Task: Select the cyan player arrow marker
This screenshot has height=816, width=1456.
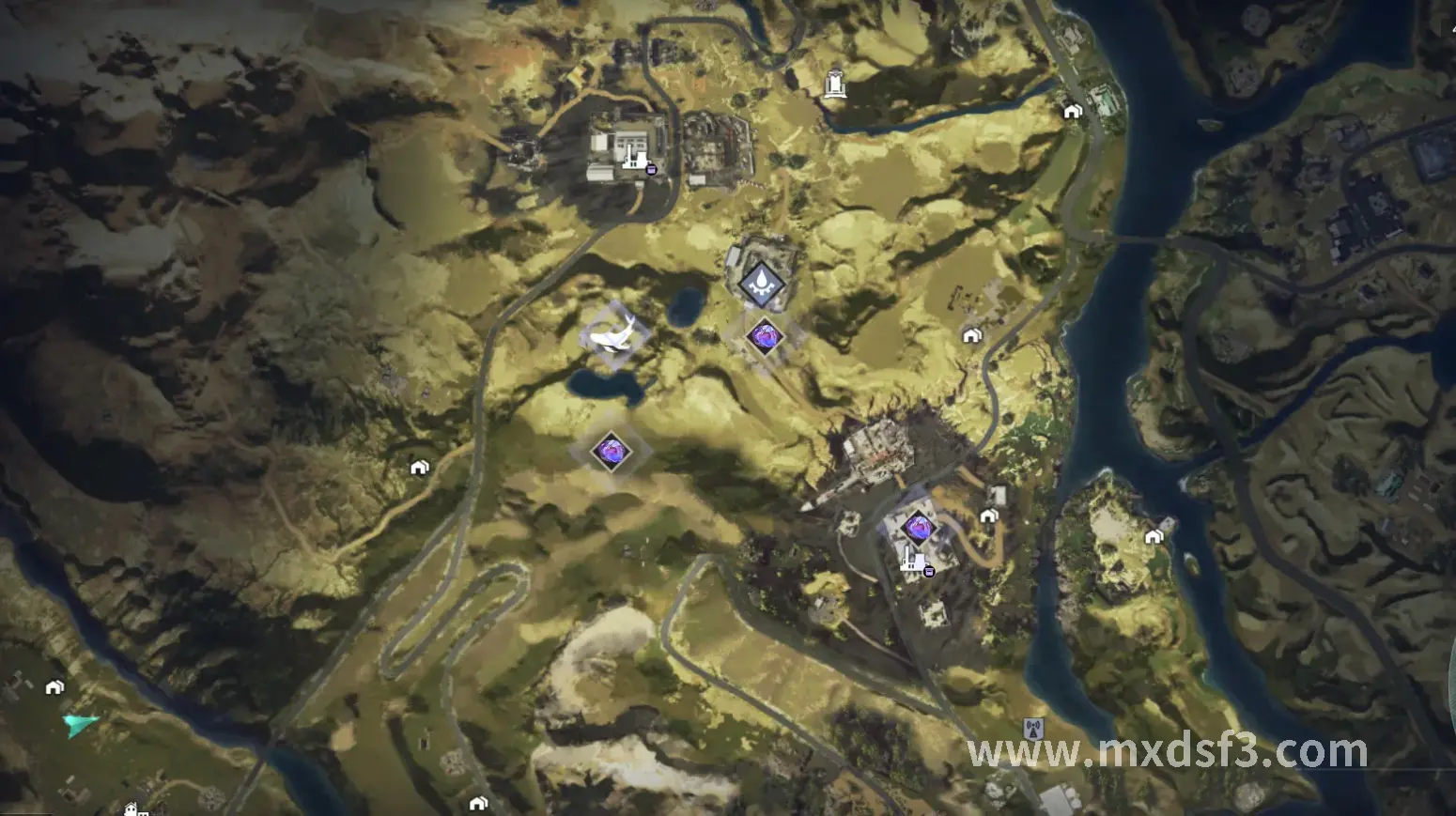Action: click(x=80, y=724)
